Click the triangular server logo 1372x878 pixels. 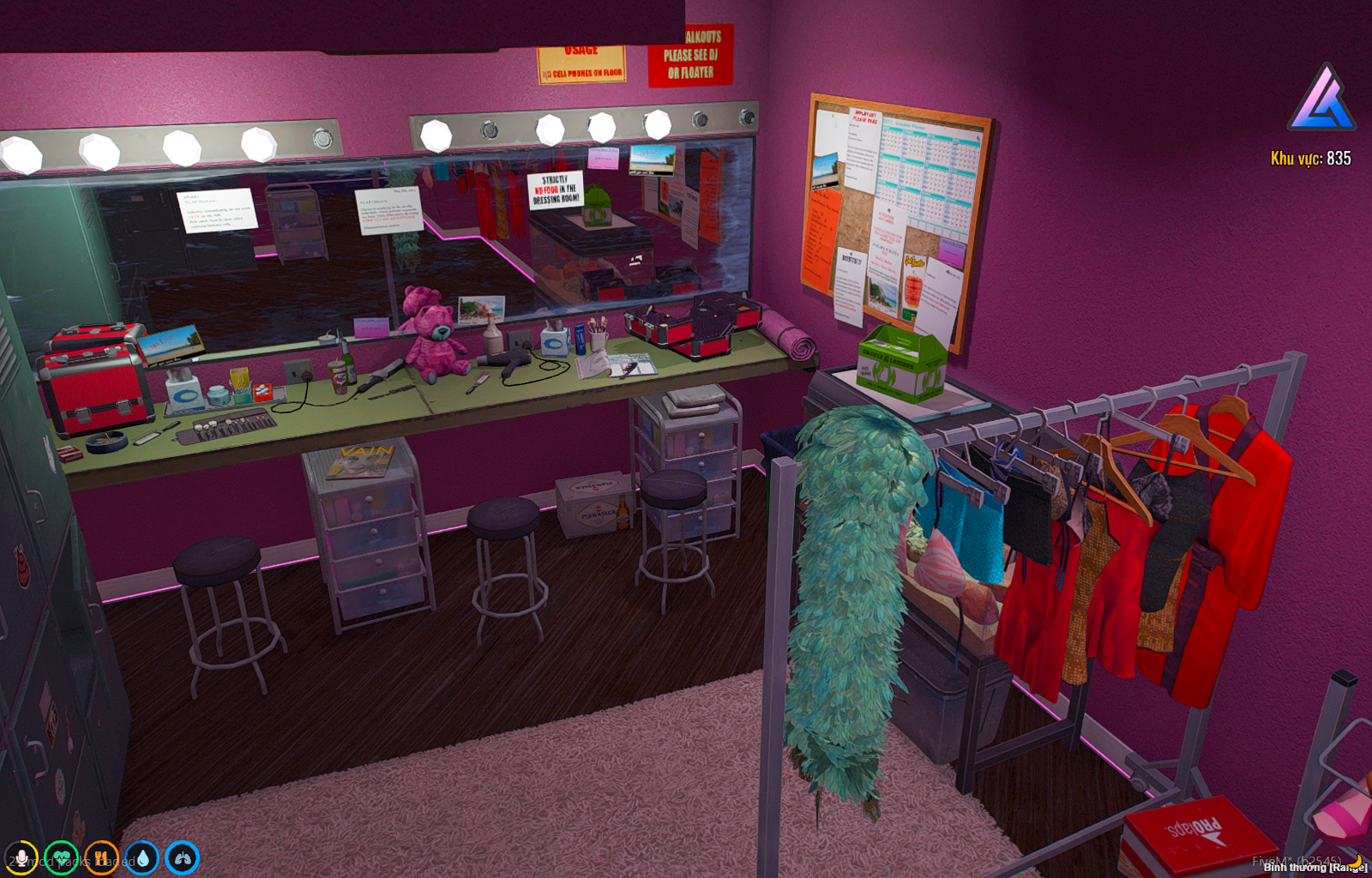[x=1321, y=99]
